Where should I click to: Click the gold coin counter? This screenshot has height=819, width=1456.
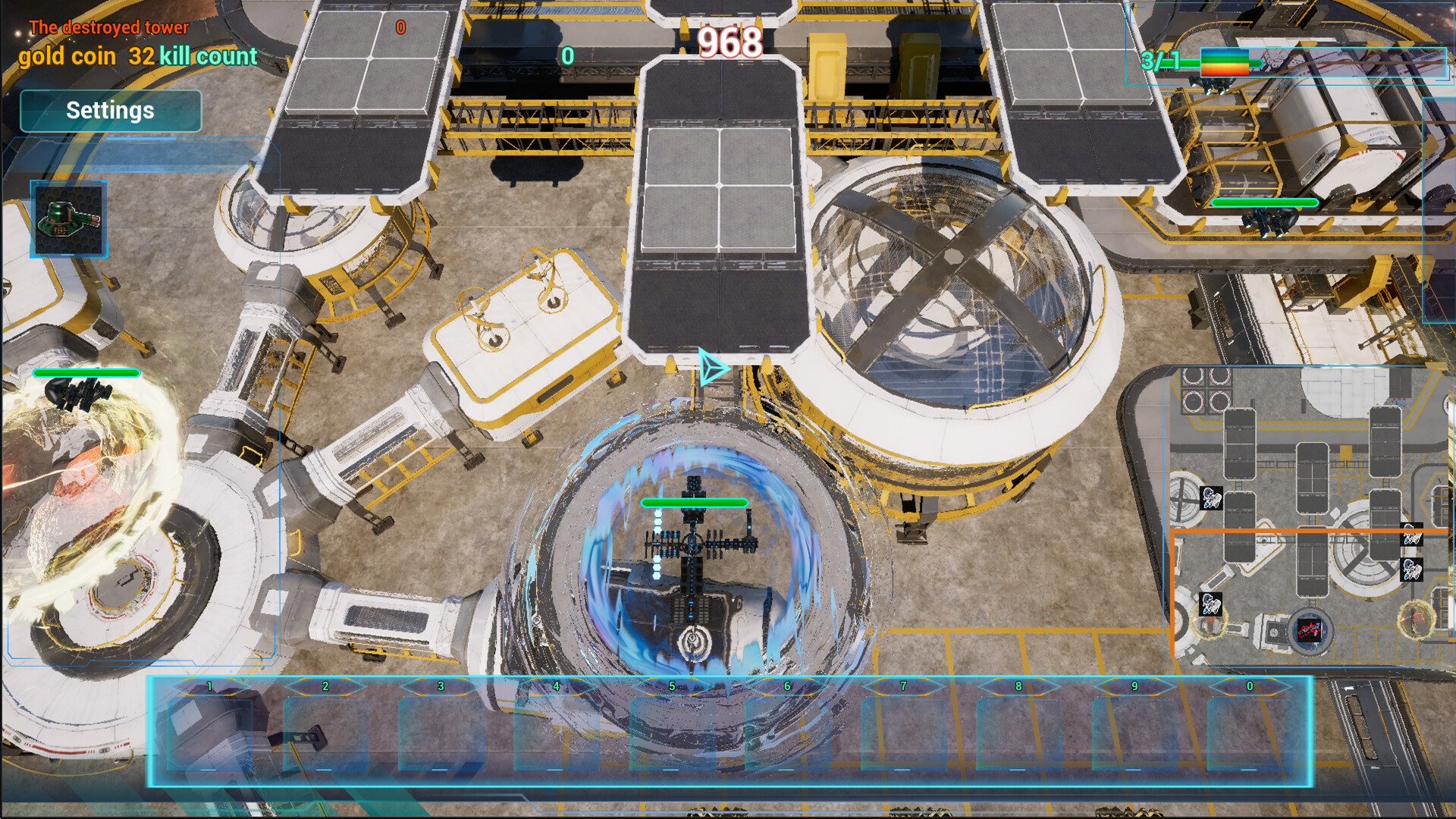[x=67, y=55]
